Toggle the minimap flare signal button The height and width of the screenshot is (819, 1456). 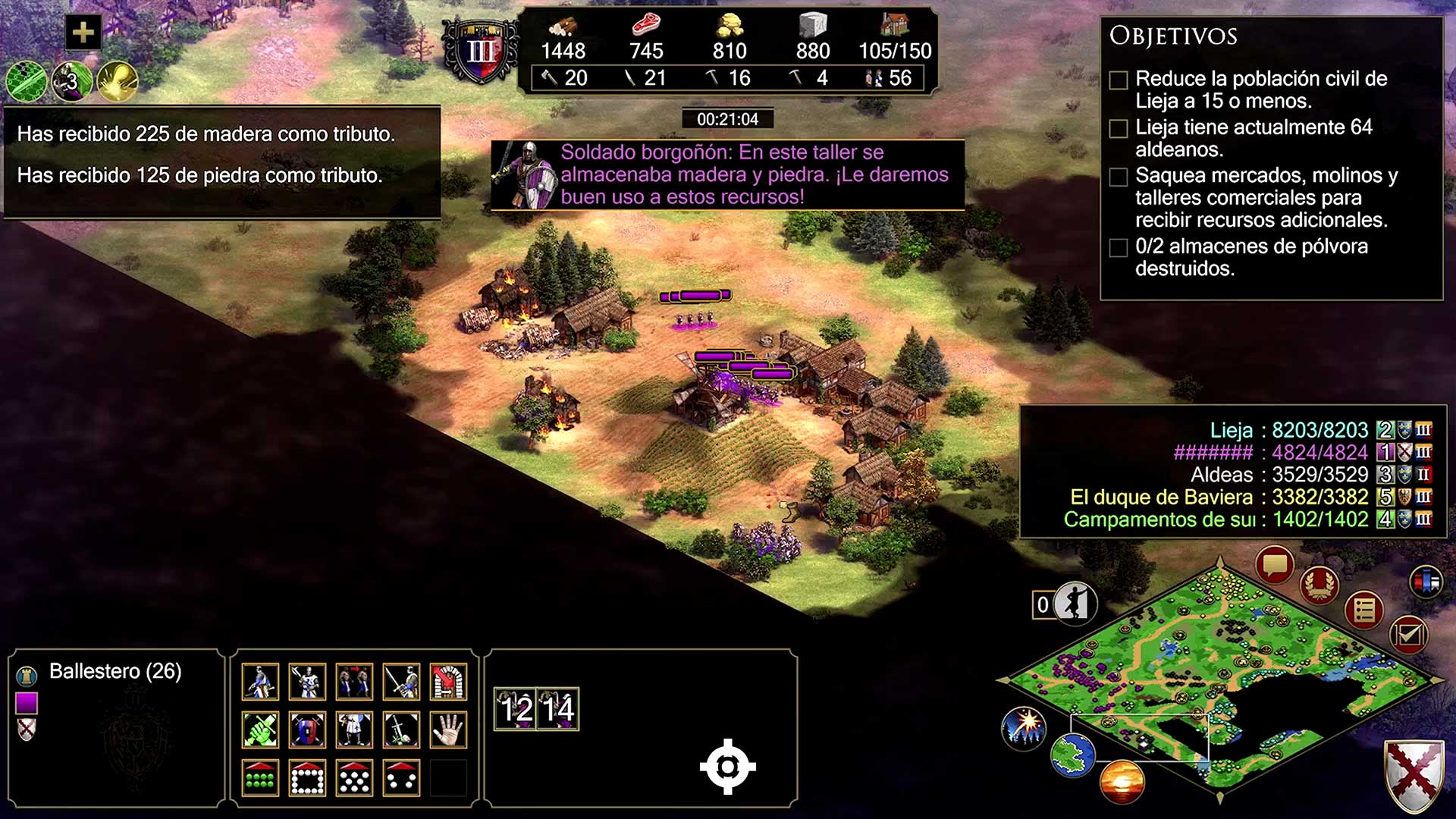pyautogui.click(x=1024, y=729)
